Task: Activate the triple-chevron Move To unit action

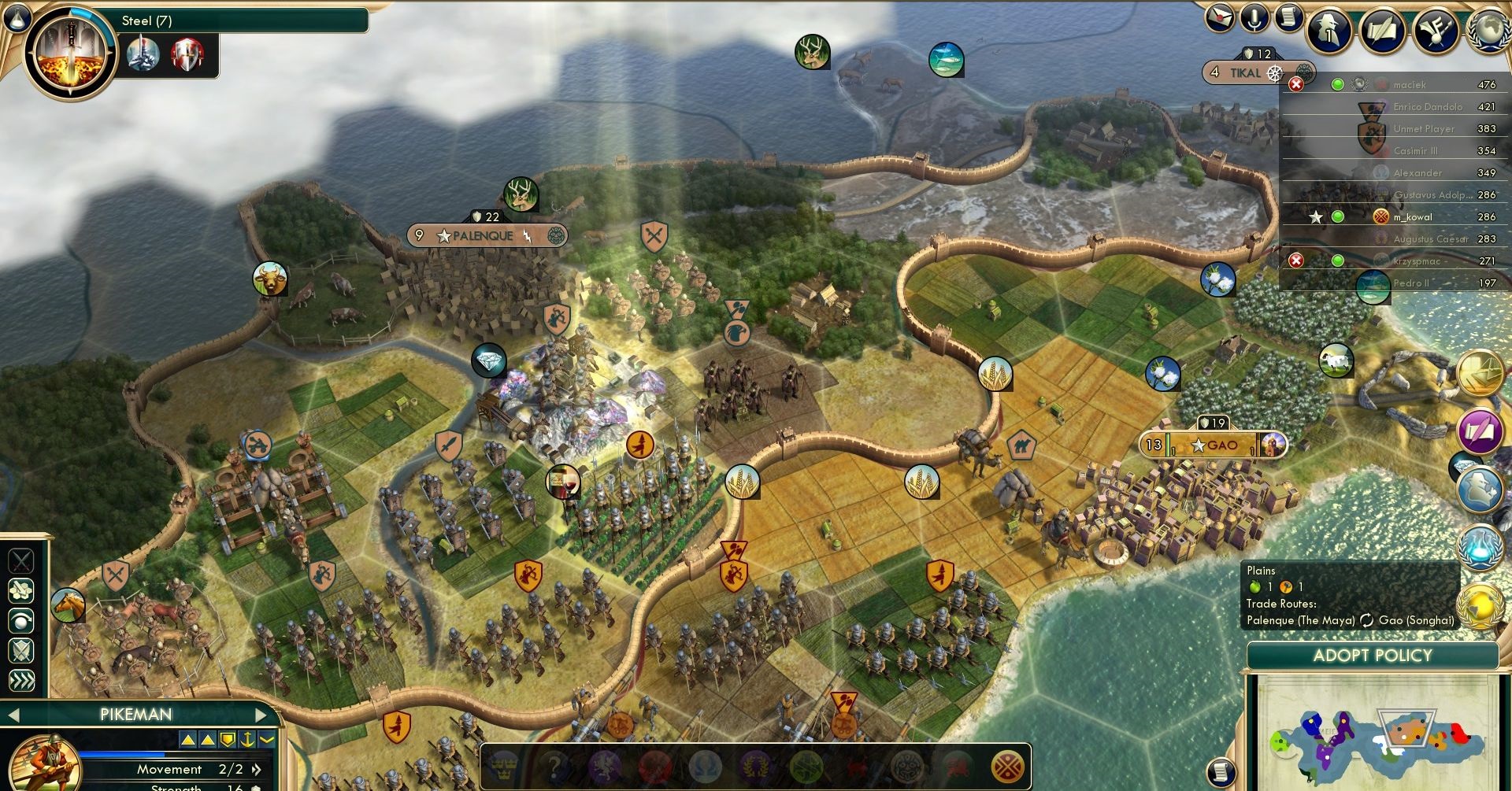Action: pyautogui.click(x=21, y=680)
